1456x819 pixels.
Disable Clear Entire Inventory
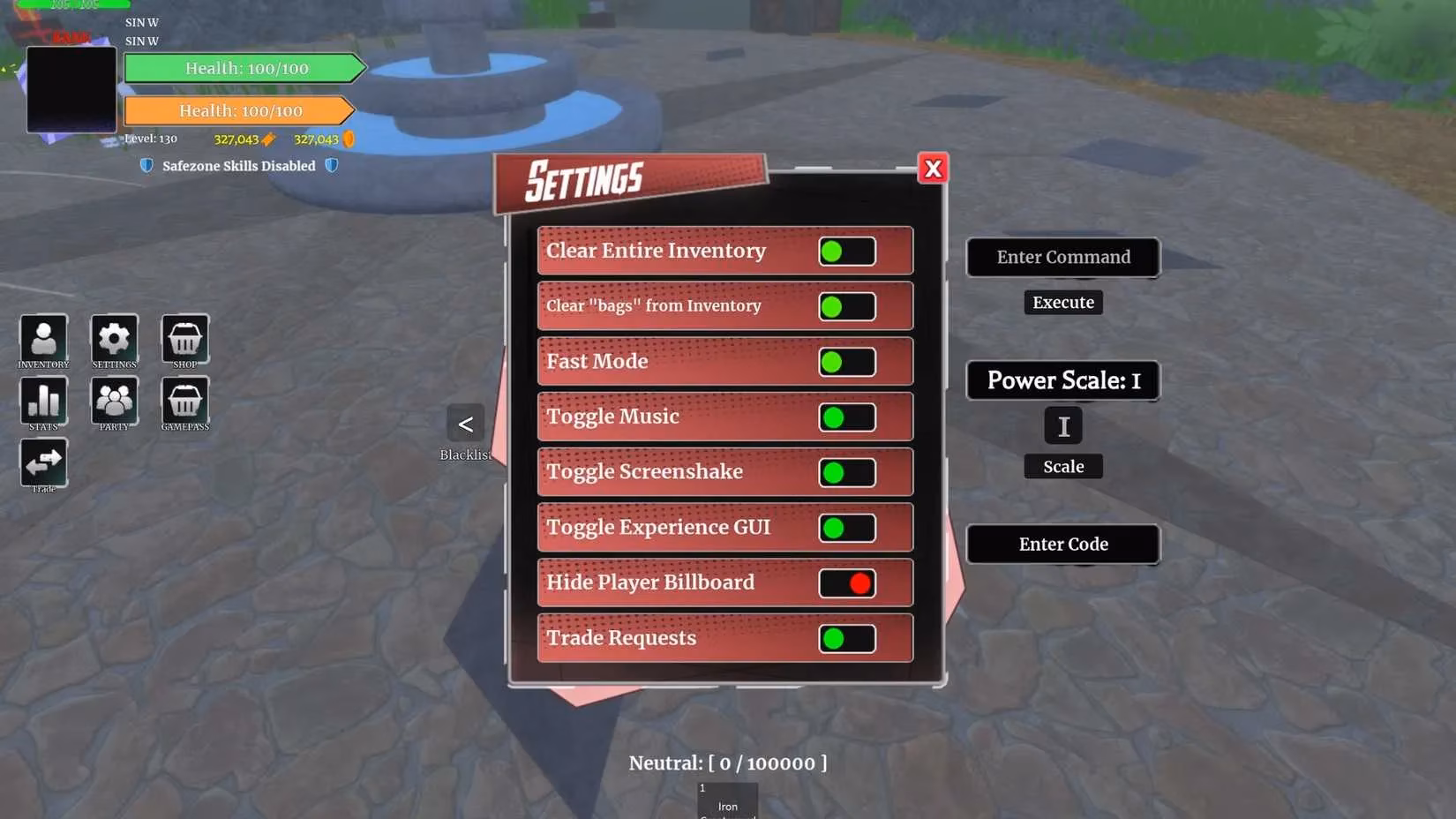tap(844, 251)
